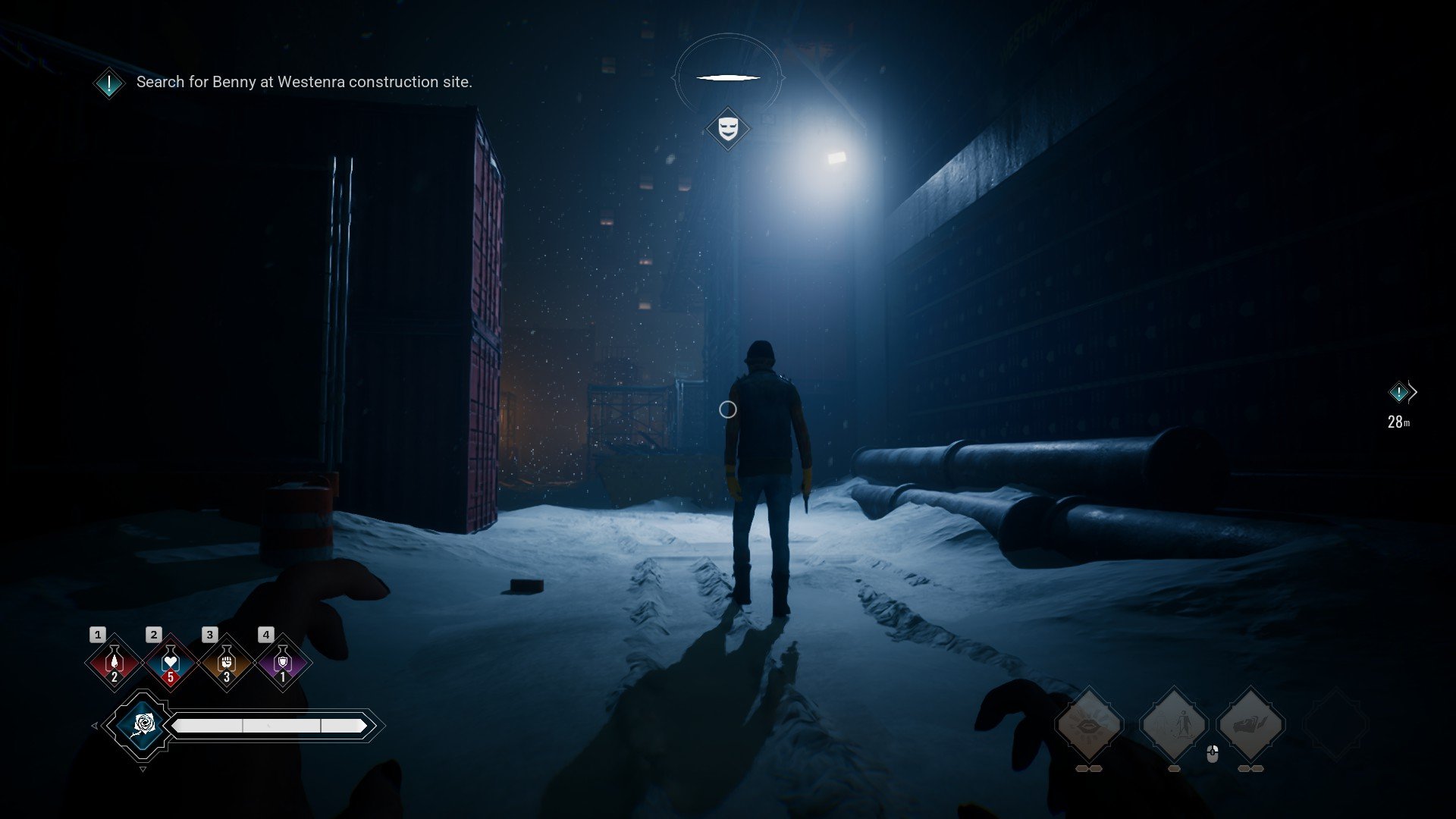Activate the smoky hand ability

(x=1251, y=725)
